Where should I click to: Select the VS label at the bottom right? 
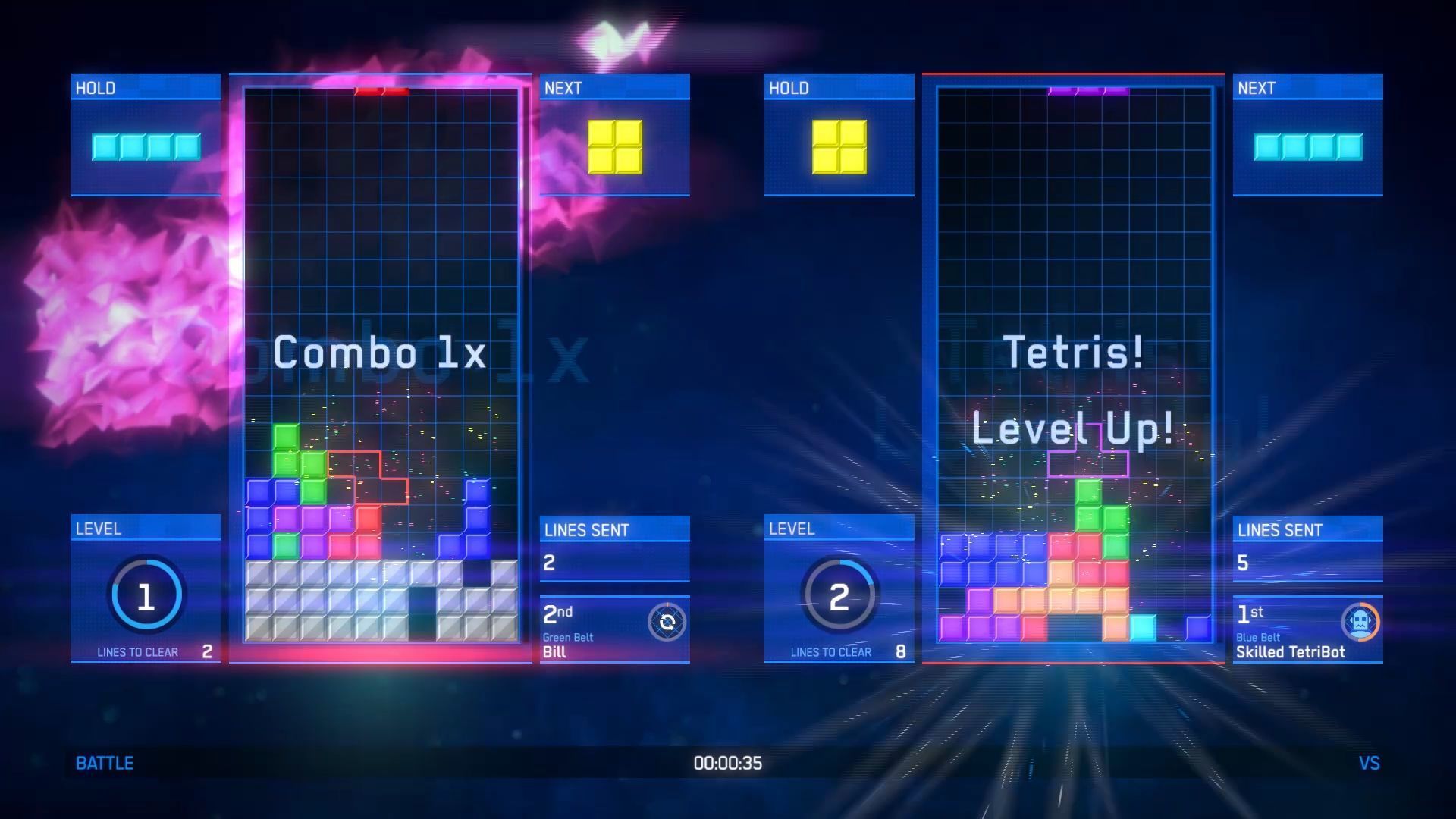1370,763
